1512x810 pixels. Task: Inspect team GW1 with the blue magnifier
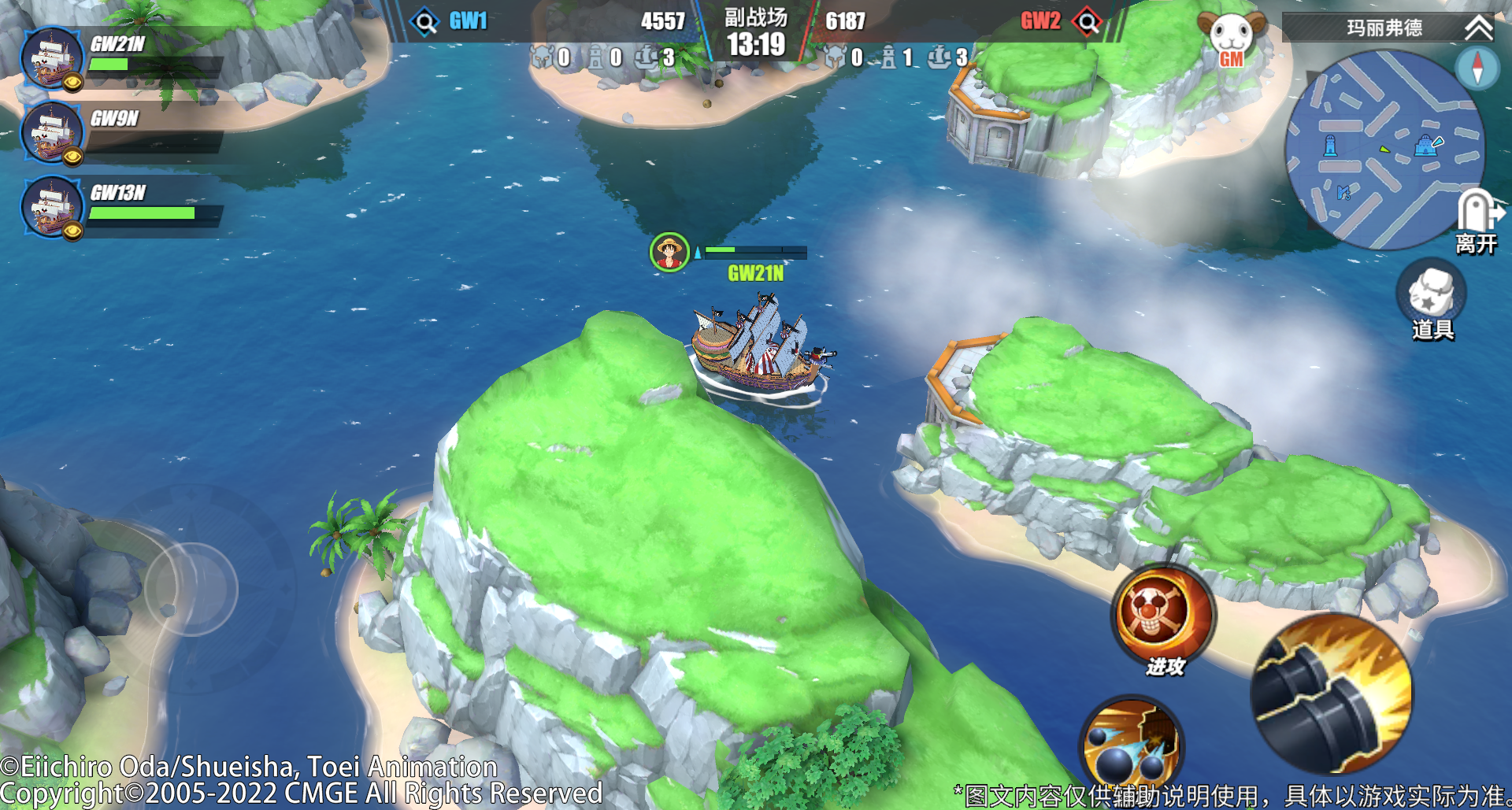(x=425, y=21)
